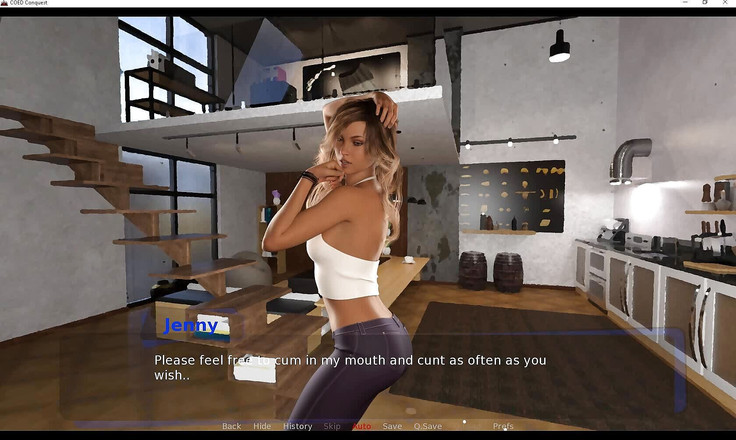Toggle Auto-advance mode
Screen dimensions: 736x440
(361, 426)
